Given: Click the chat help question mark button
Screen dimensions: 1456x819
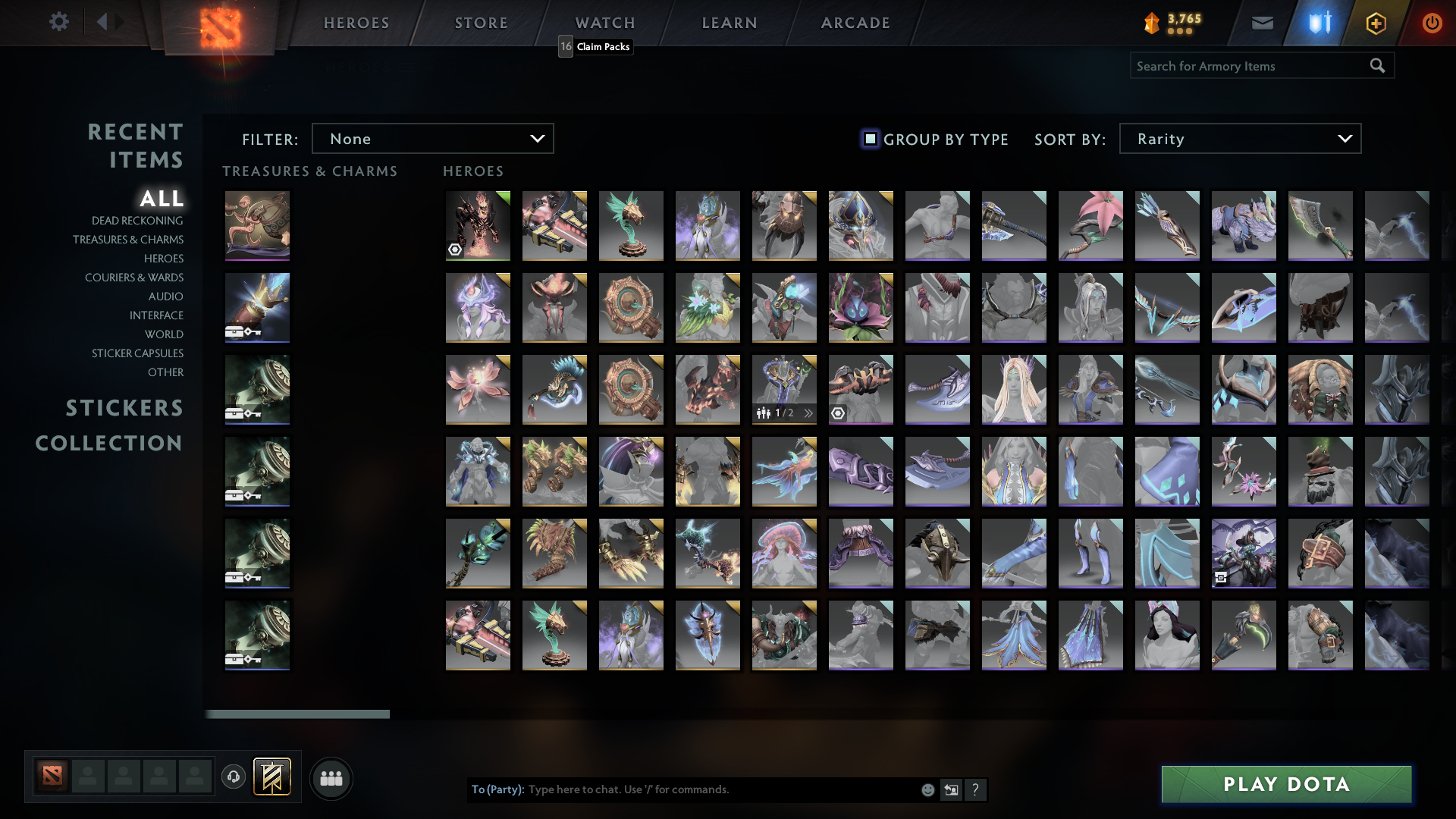Looking at the screenshot, I should (976, 789).
